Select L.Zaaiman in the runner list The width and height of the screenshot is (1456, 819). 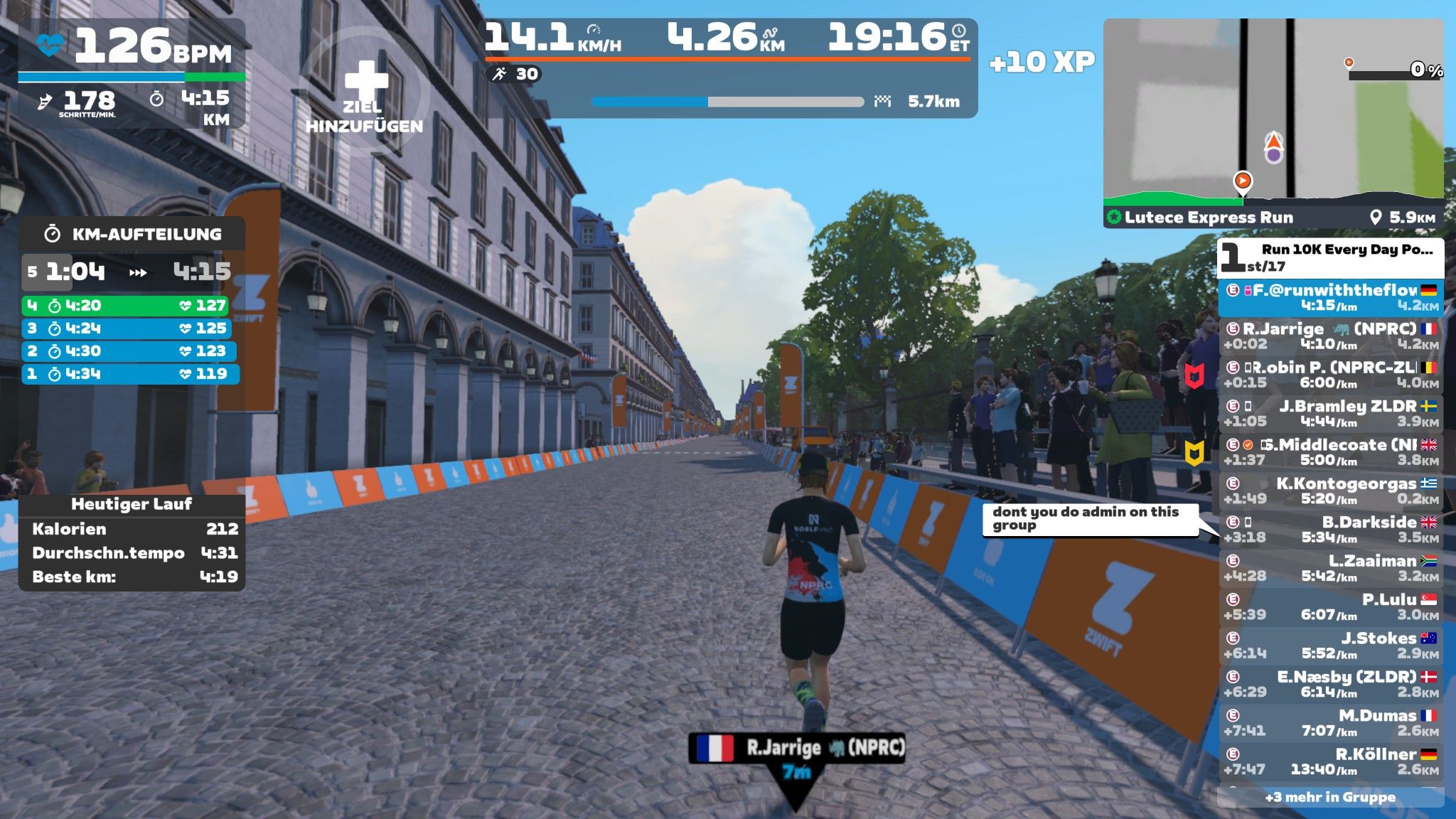point(1331,567)
